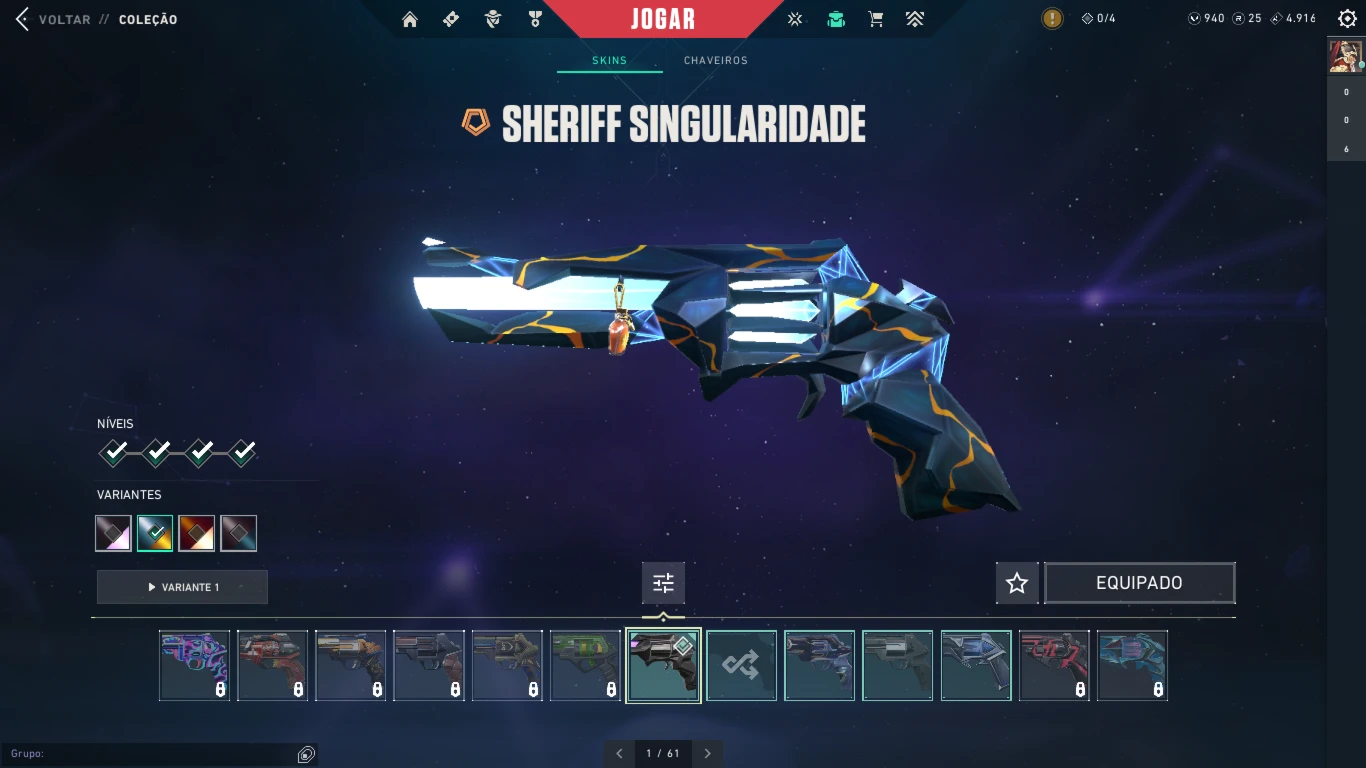Open the home screen icon
Viewport: 1366px width, 768px height.
coord(409,19)
